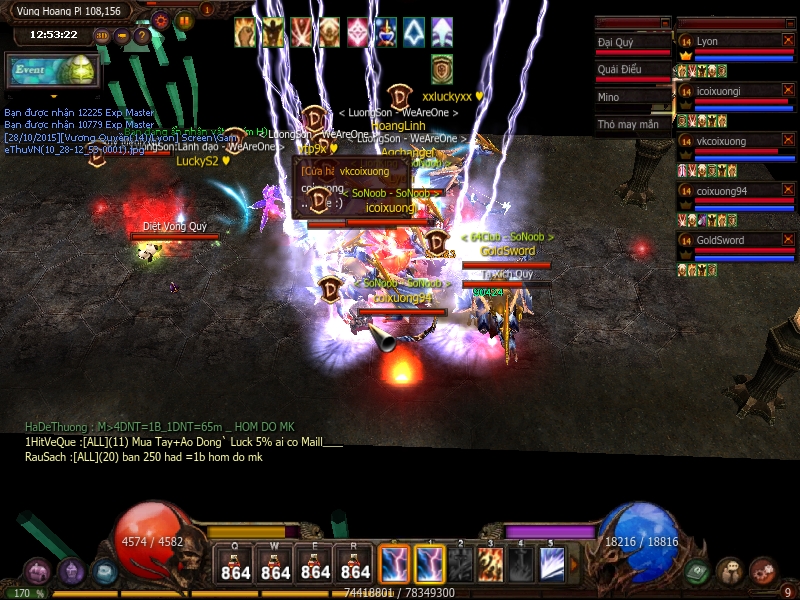Remove icoixuongi from the party
Screen dimensions: 800x600
point(788,90)
